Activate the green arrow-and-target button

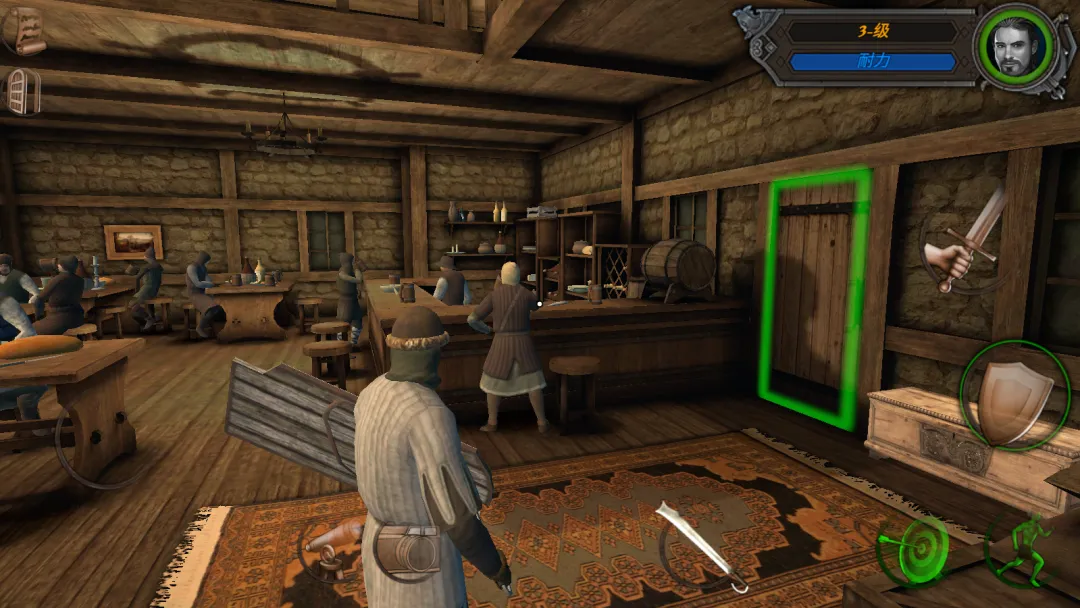912,551
